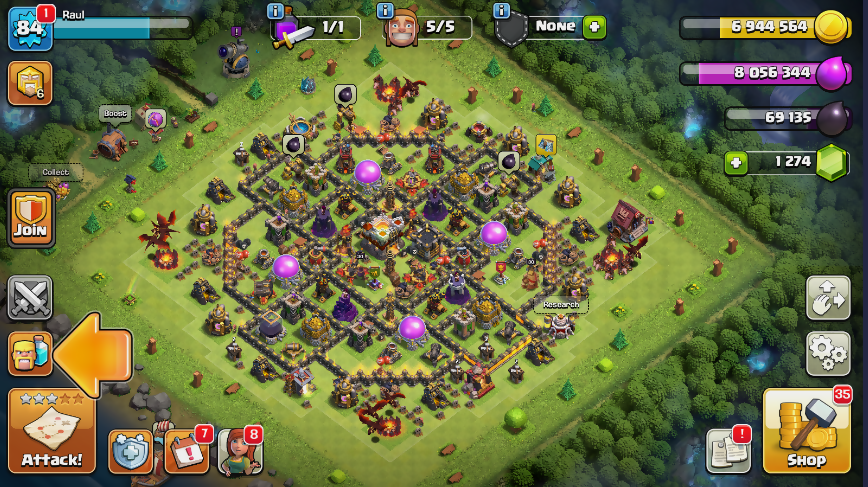Show info for the 1/1 army counter
The height and width of the screenshot is (487, 868).
[x=275, y=11]
